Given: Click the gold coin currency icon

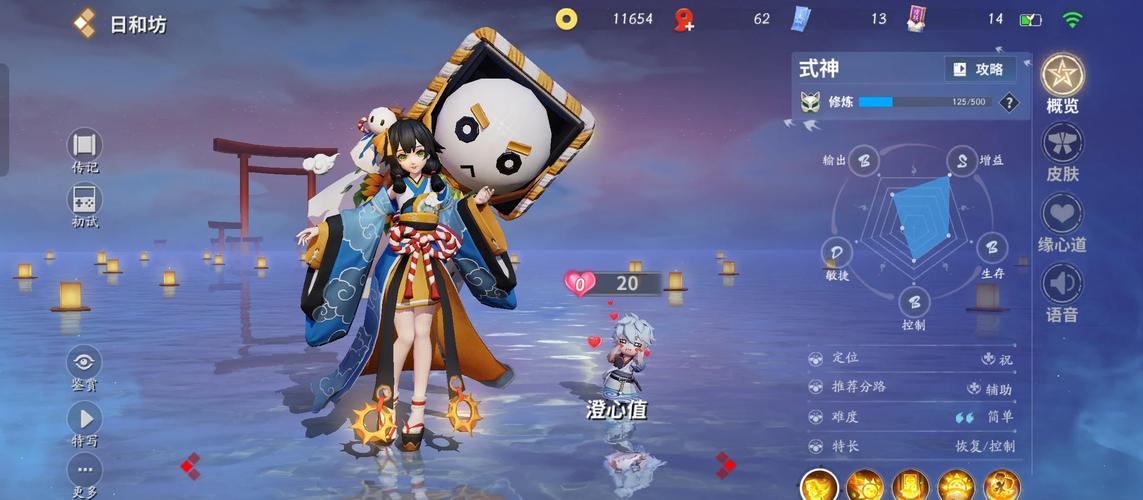Looking at the screenshot, I should click(567, 19).
